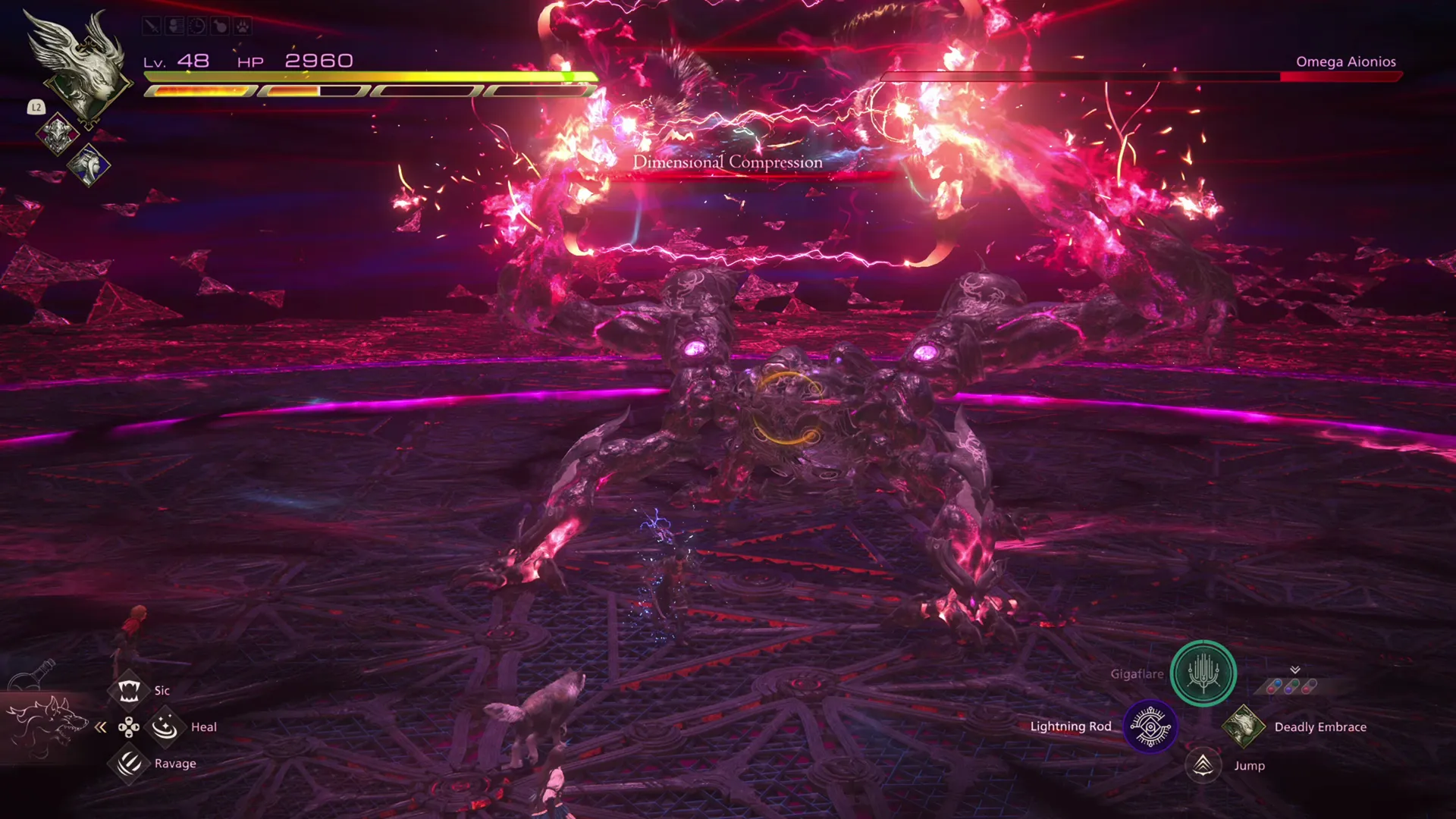The width and height of the screenshot is (1456, 819).
Task: Select Torgal's Sic fang icon
Action: tap(129, 689)
